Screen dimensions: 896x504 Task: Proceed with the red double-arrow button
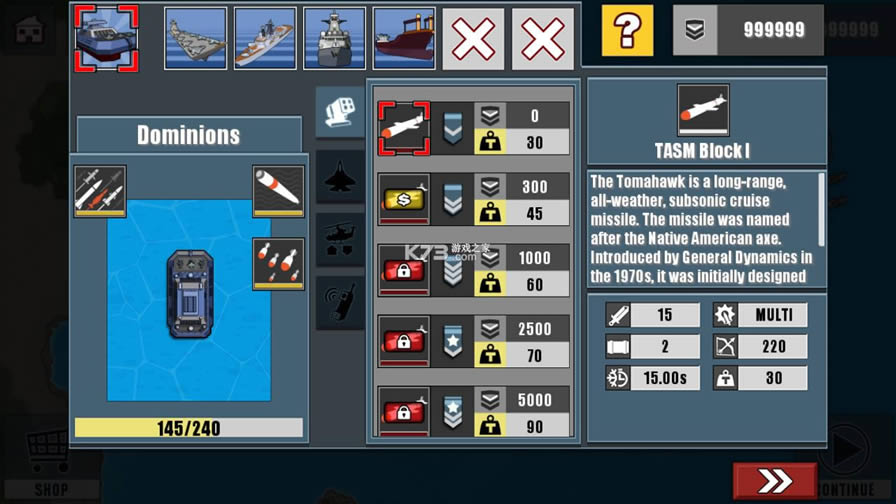(x=774, y=481)
